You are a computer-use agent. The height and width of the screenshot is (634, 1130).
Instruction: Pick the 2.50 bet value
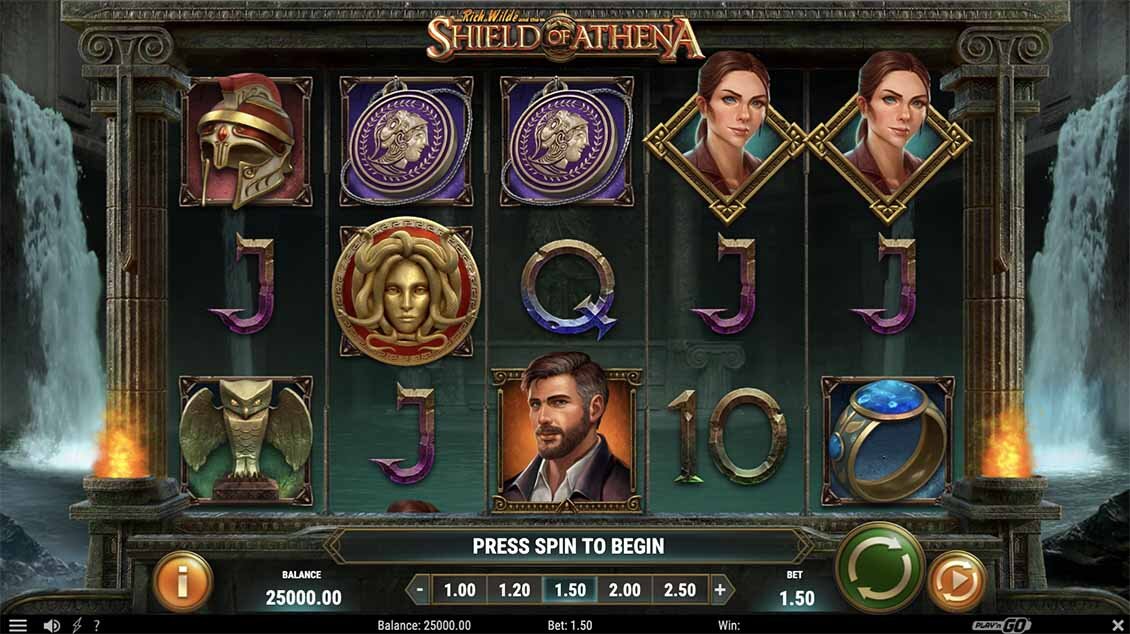679,590
